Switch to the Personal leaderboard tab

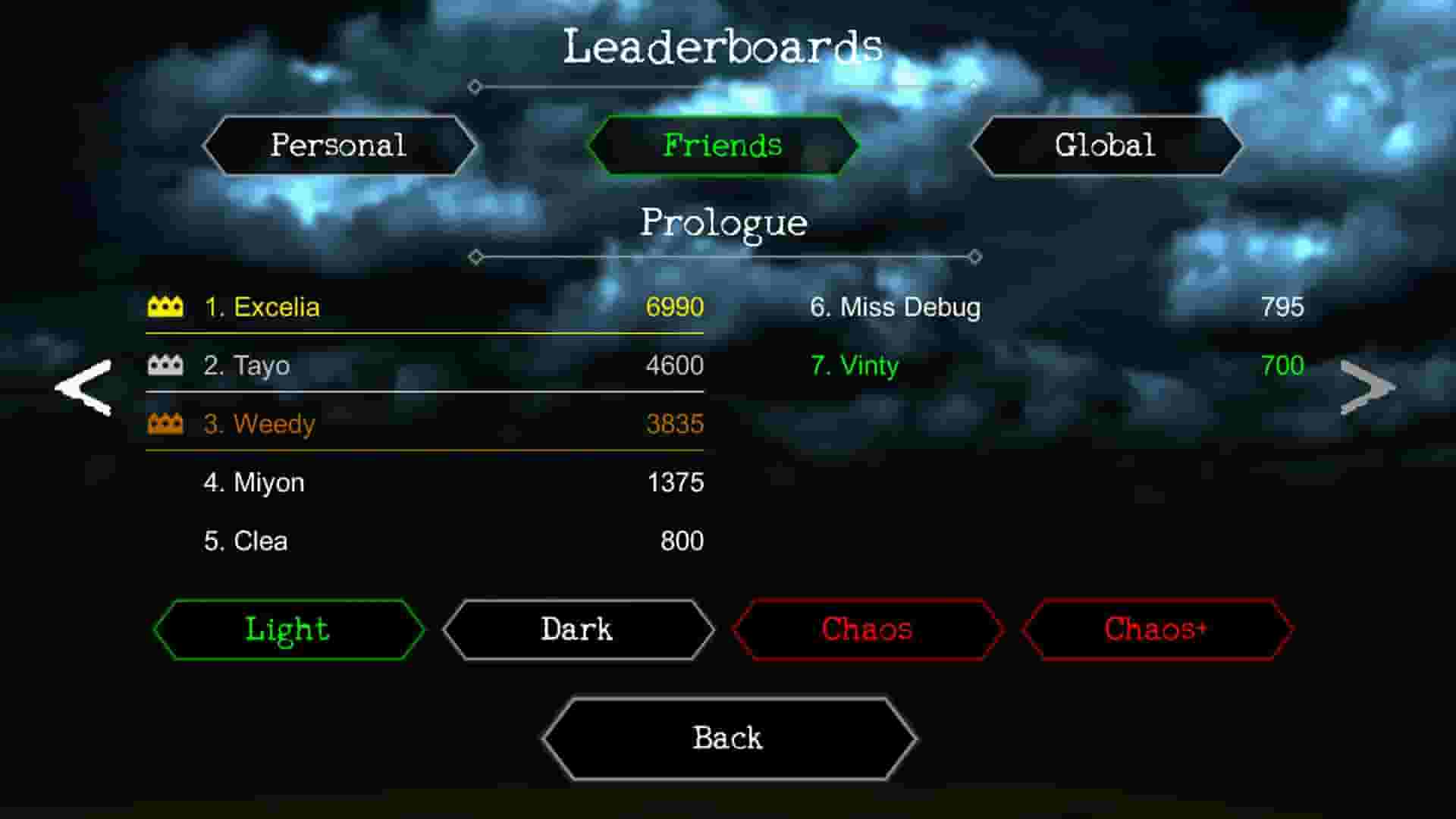pos(339,145)
